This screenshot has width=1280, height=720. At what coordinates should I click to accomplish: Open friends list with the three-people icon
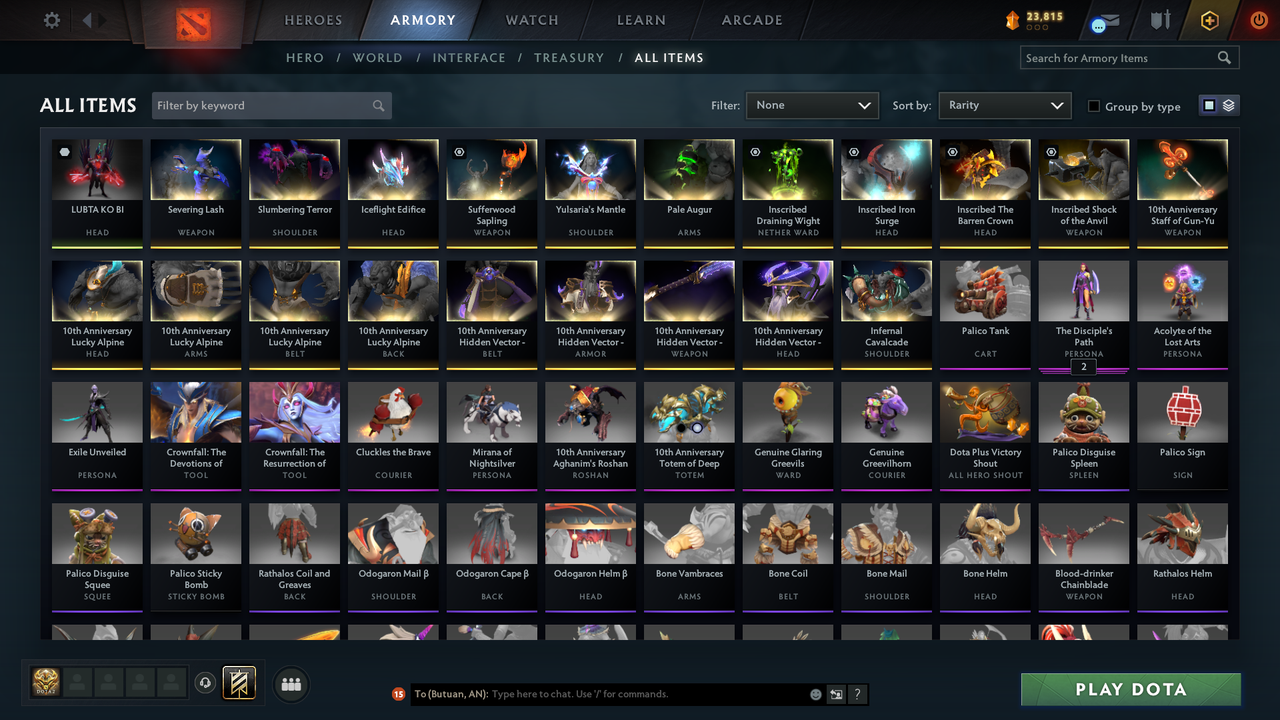pos(291,684)
